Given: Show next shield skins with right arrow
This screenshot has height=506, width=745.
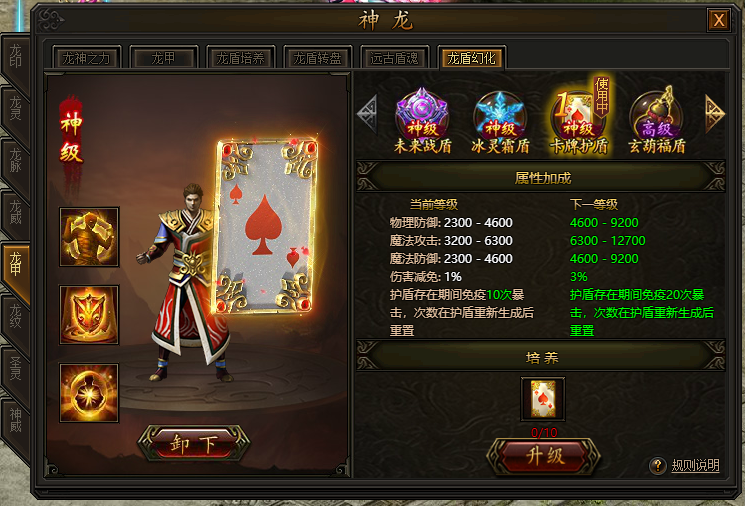Looking at the screenshot, I should tap(715, 111).
